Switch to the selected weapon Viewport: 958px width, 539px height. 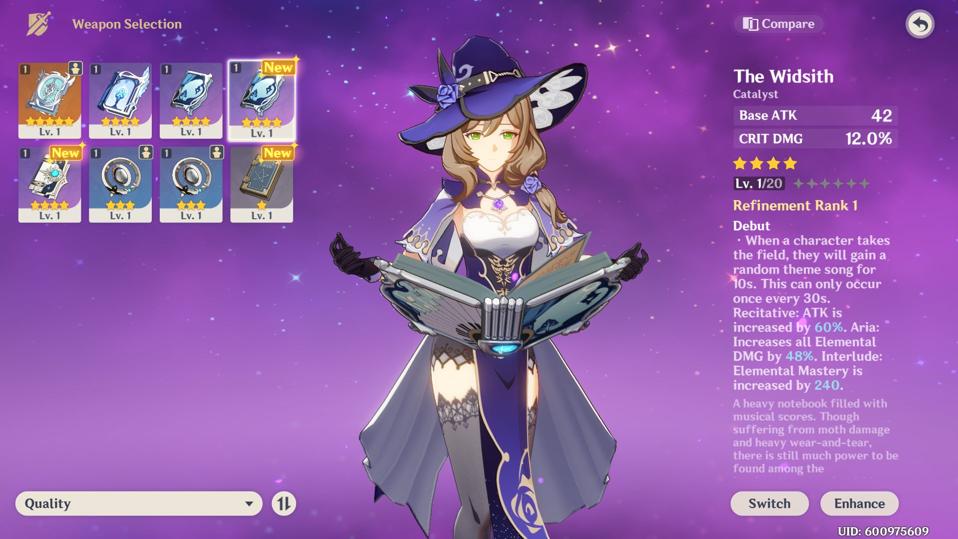point(769,503)
